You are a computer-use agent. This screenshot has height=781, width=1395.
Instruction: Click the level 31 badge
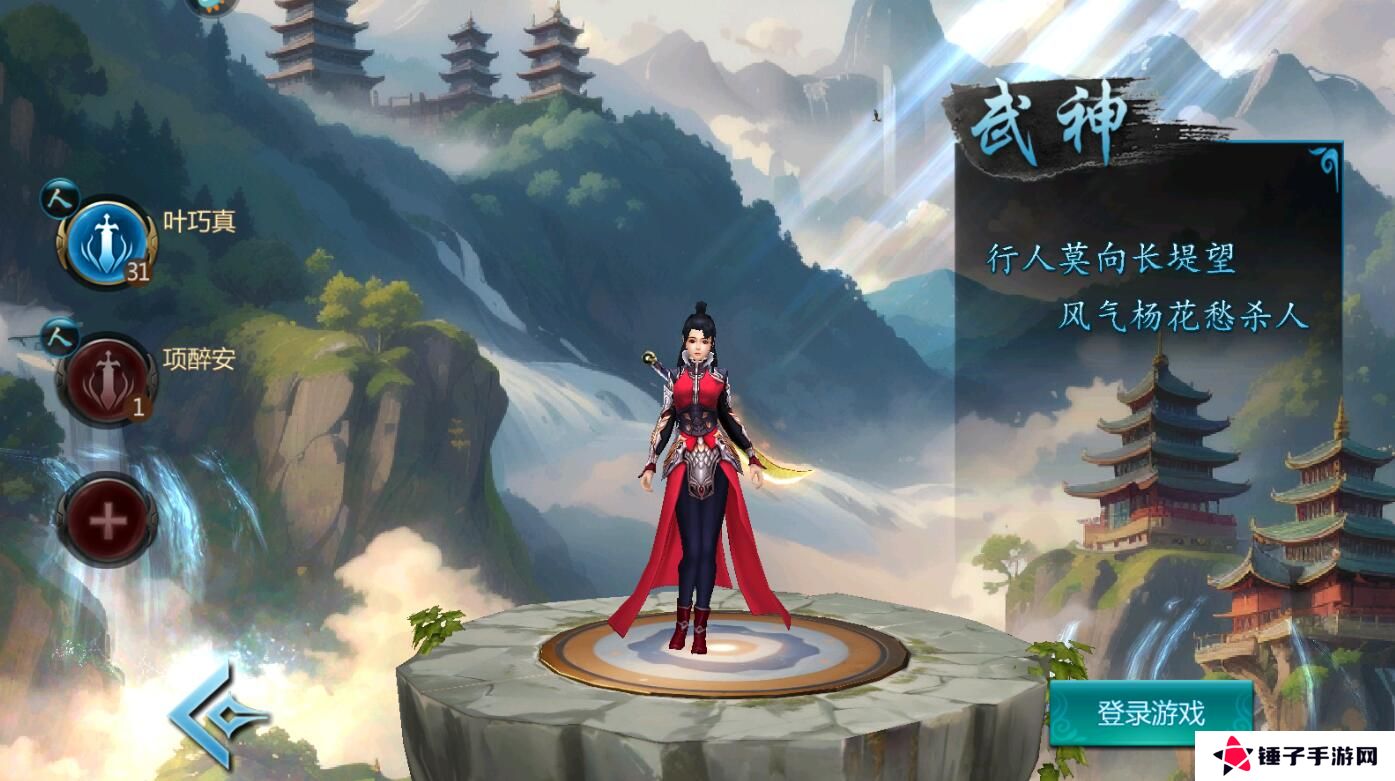138,270
